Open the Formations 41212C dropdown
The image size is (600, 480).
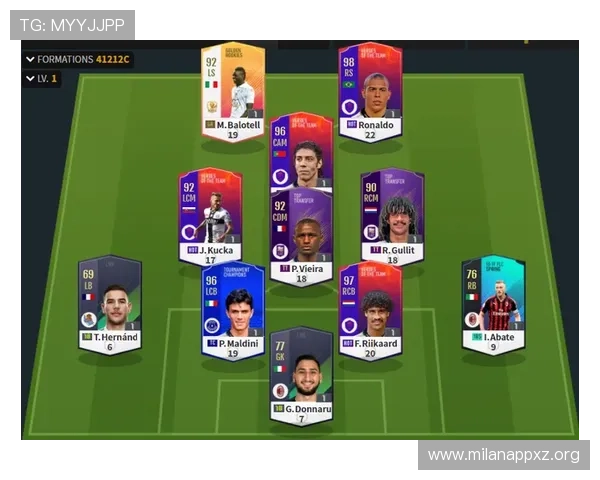pos(78,59)
